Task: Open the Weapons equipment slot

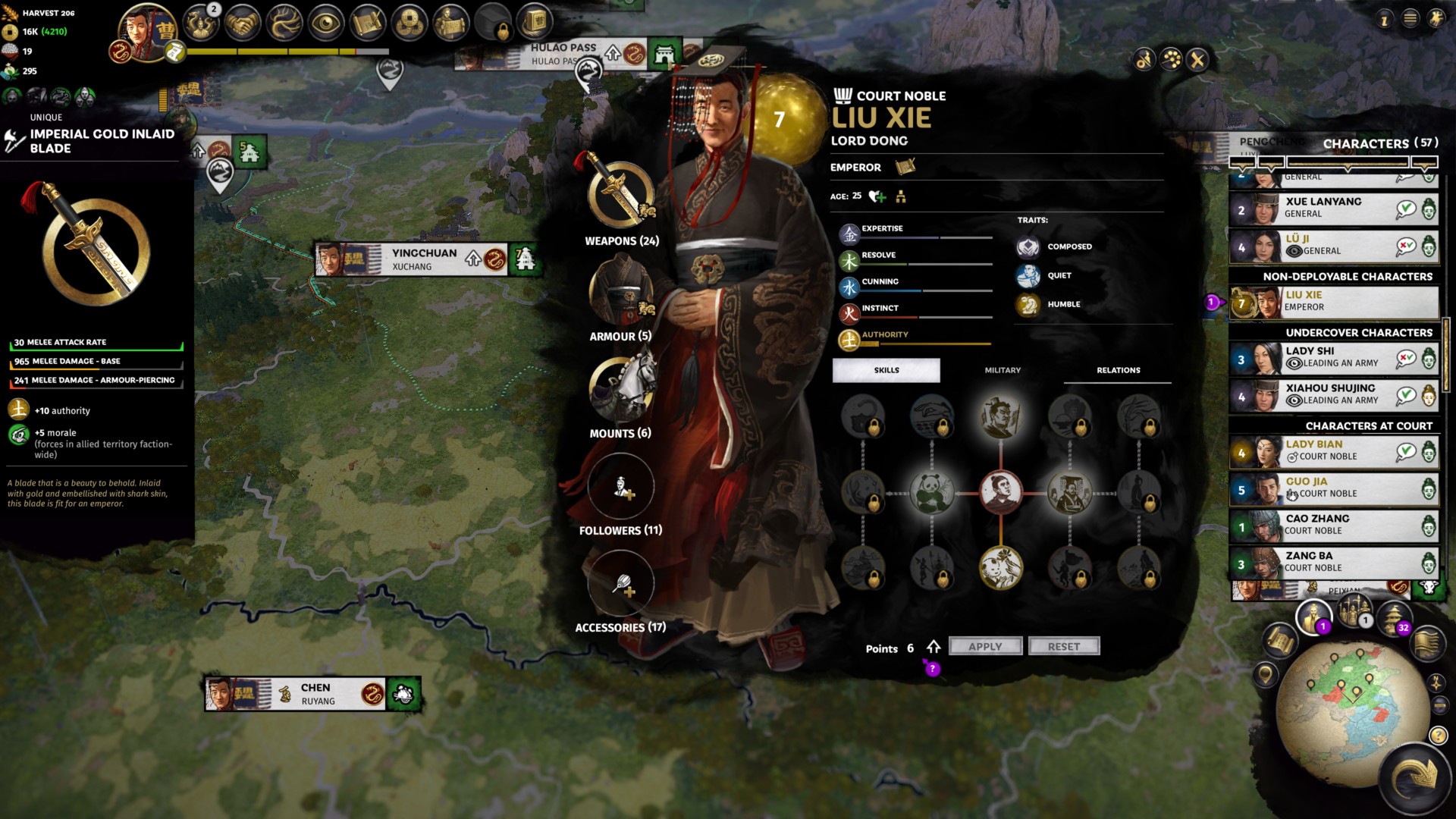Action: tap(621, 195)
